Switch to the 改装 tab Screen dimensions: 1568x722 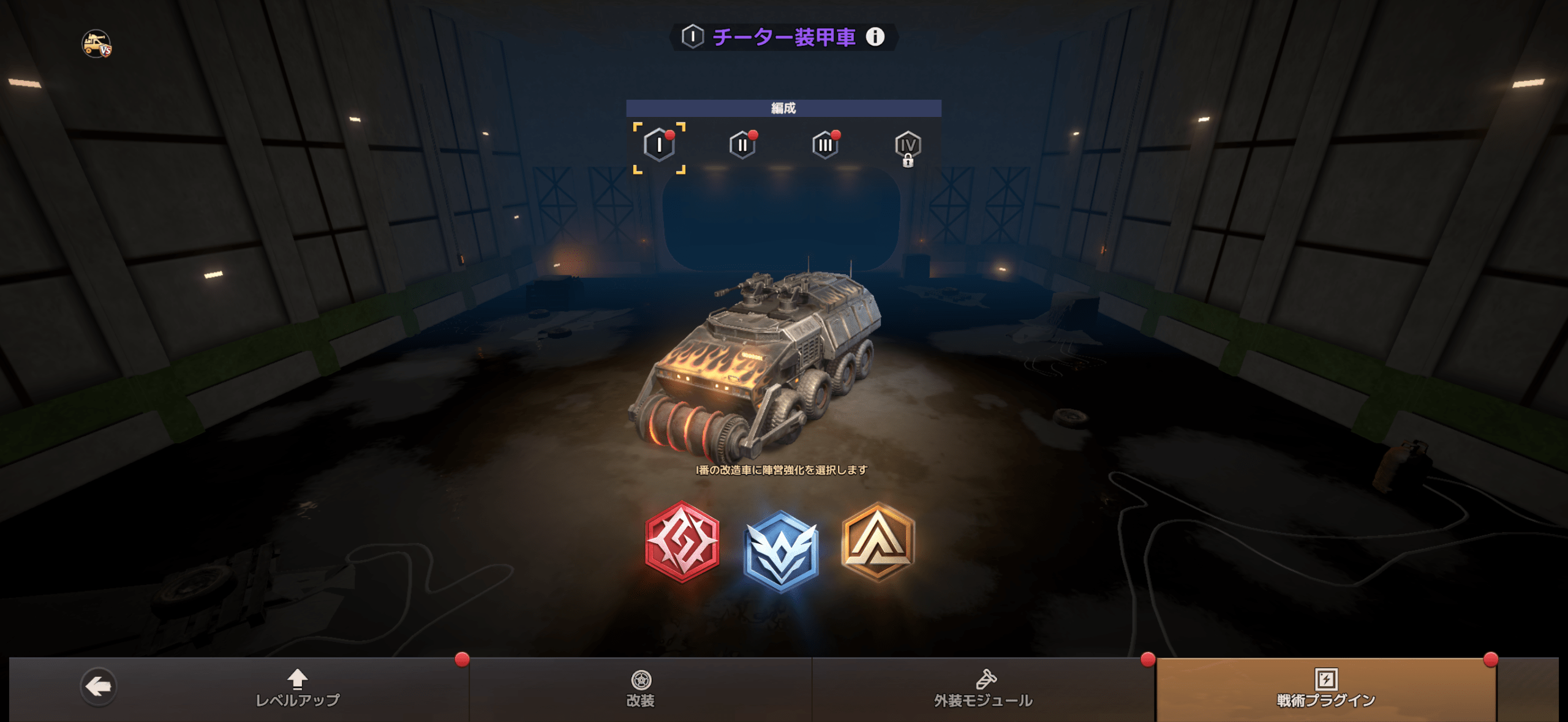pos(643,689)
